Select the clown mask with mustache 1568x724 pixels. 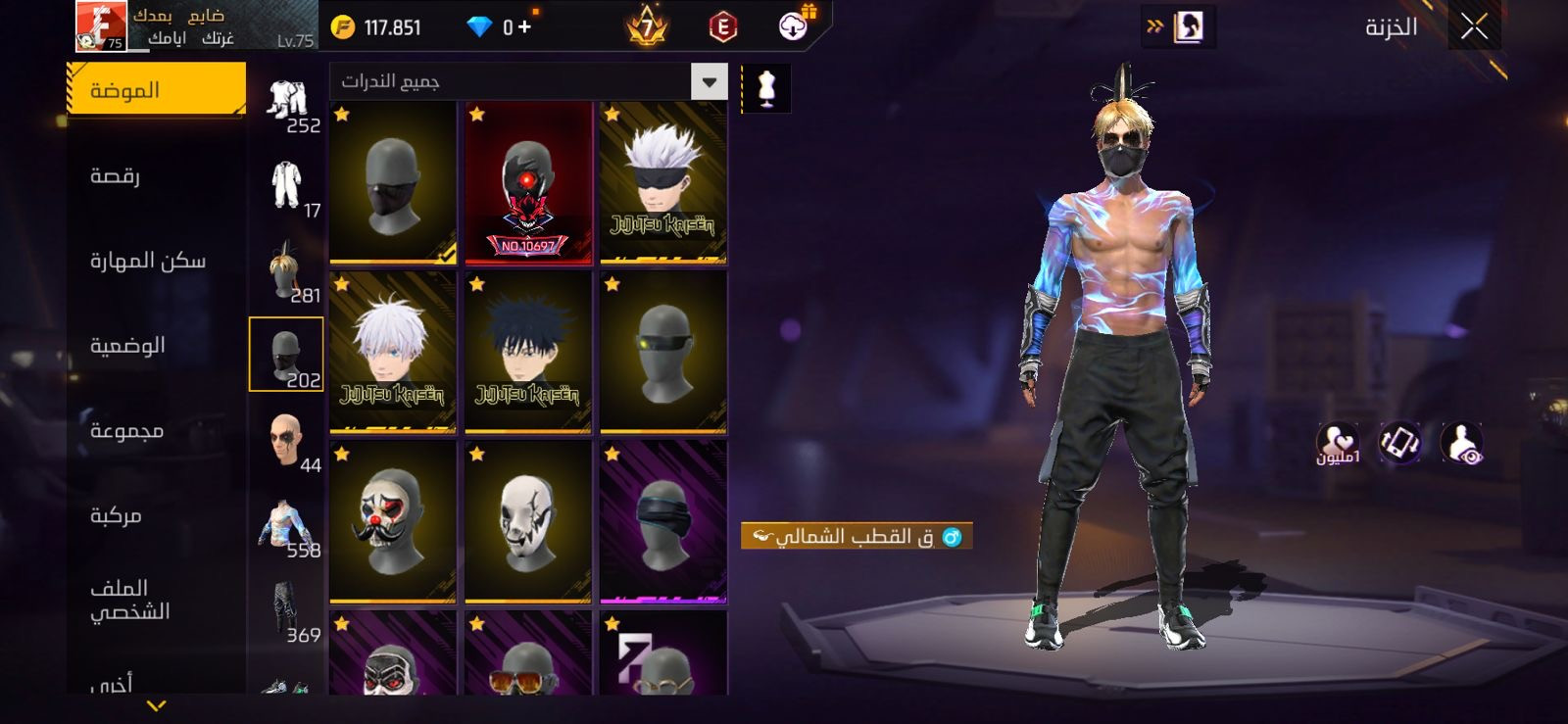[393, 521]
